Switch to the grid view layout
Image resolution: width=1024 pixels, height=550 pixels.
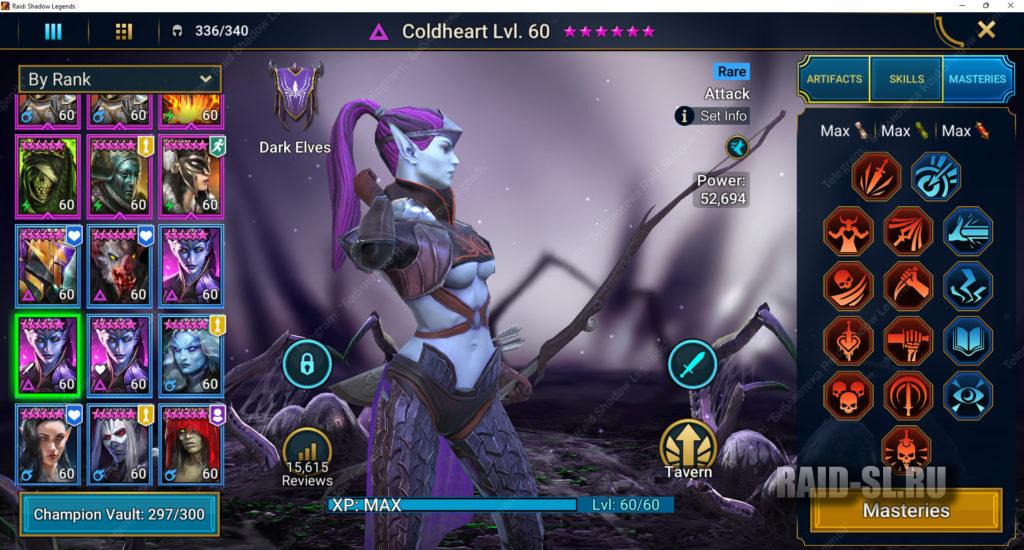pyautogui.click(x=124, y=31)
